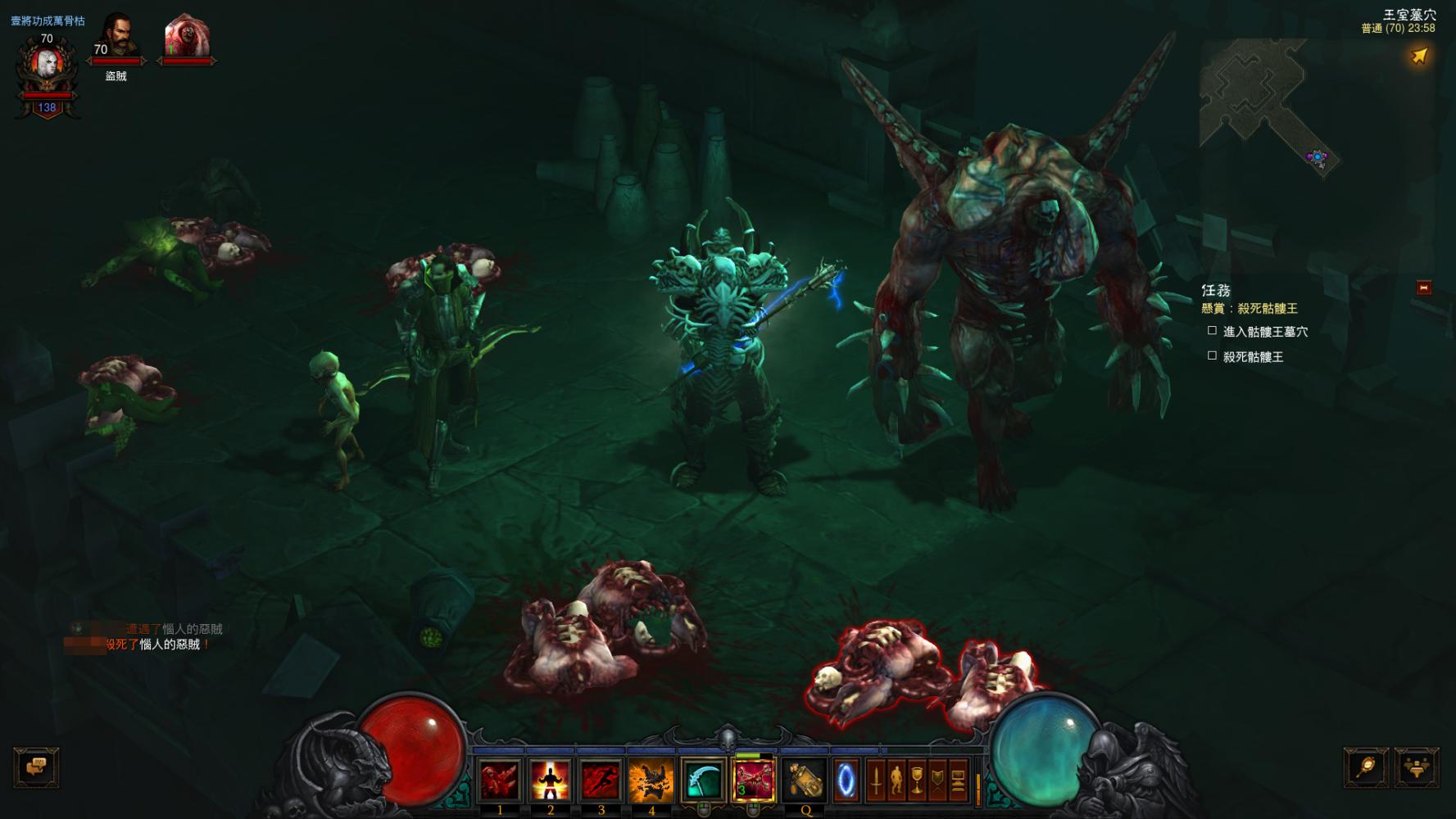The height and width of the screenshot is (819, 1456).
Task: Open the game menu computer button
Action: click(x=958, y=781)
